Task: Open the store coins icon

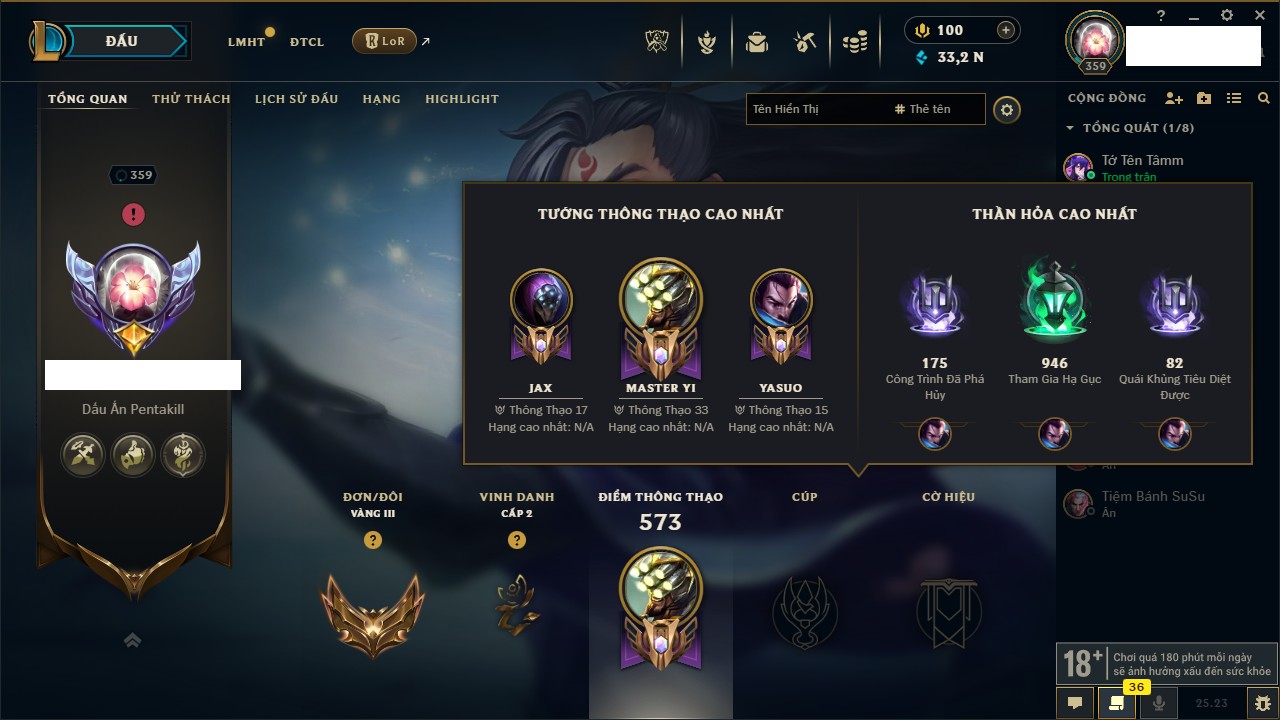Action: tap(854, 42)
